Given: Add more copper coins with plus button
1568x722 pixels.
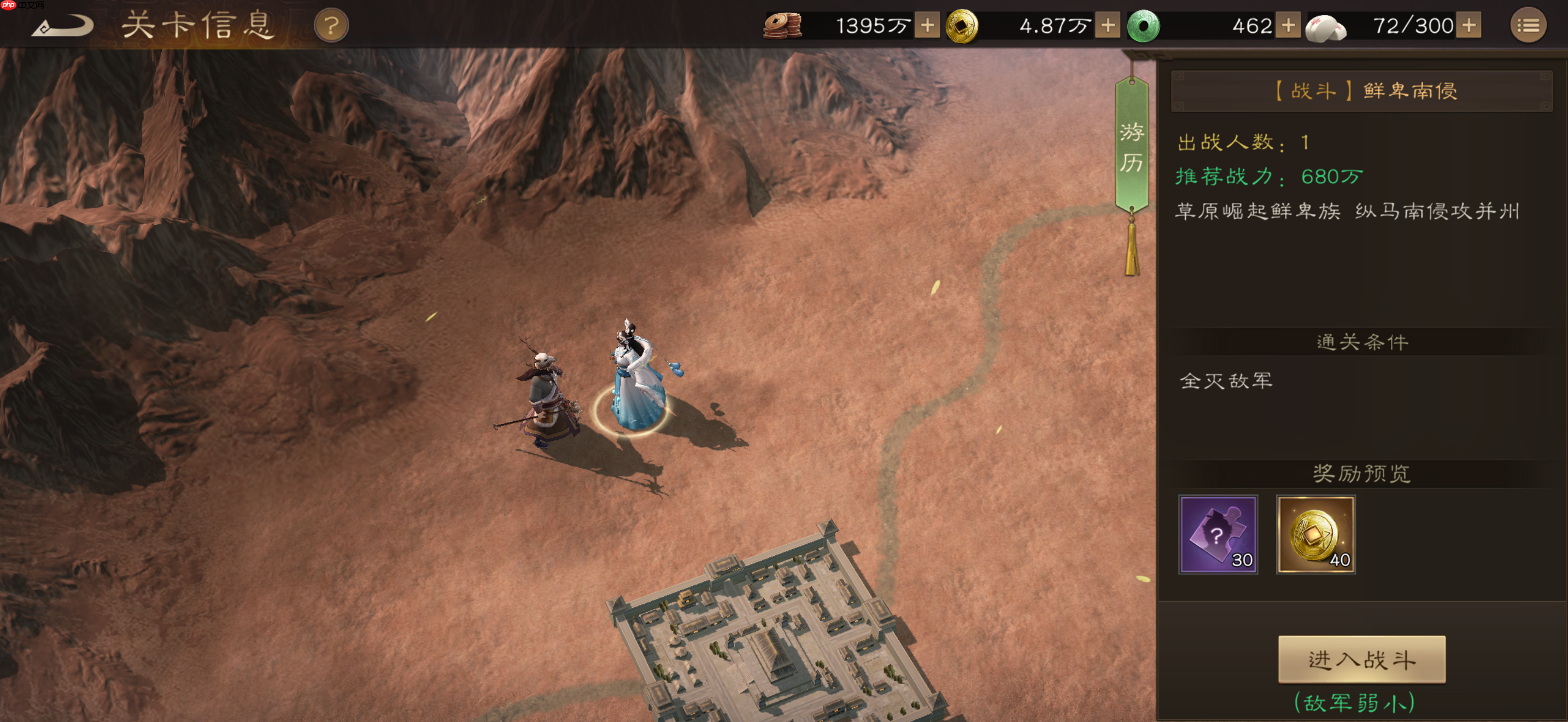Looking at the screenshot, I should 927,26.
